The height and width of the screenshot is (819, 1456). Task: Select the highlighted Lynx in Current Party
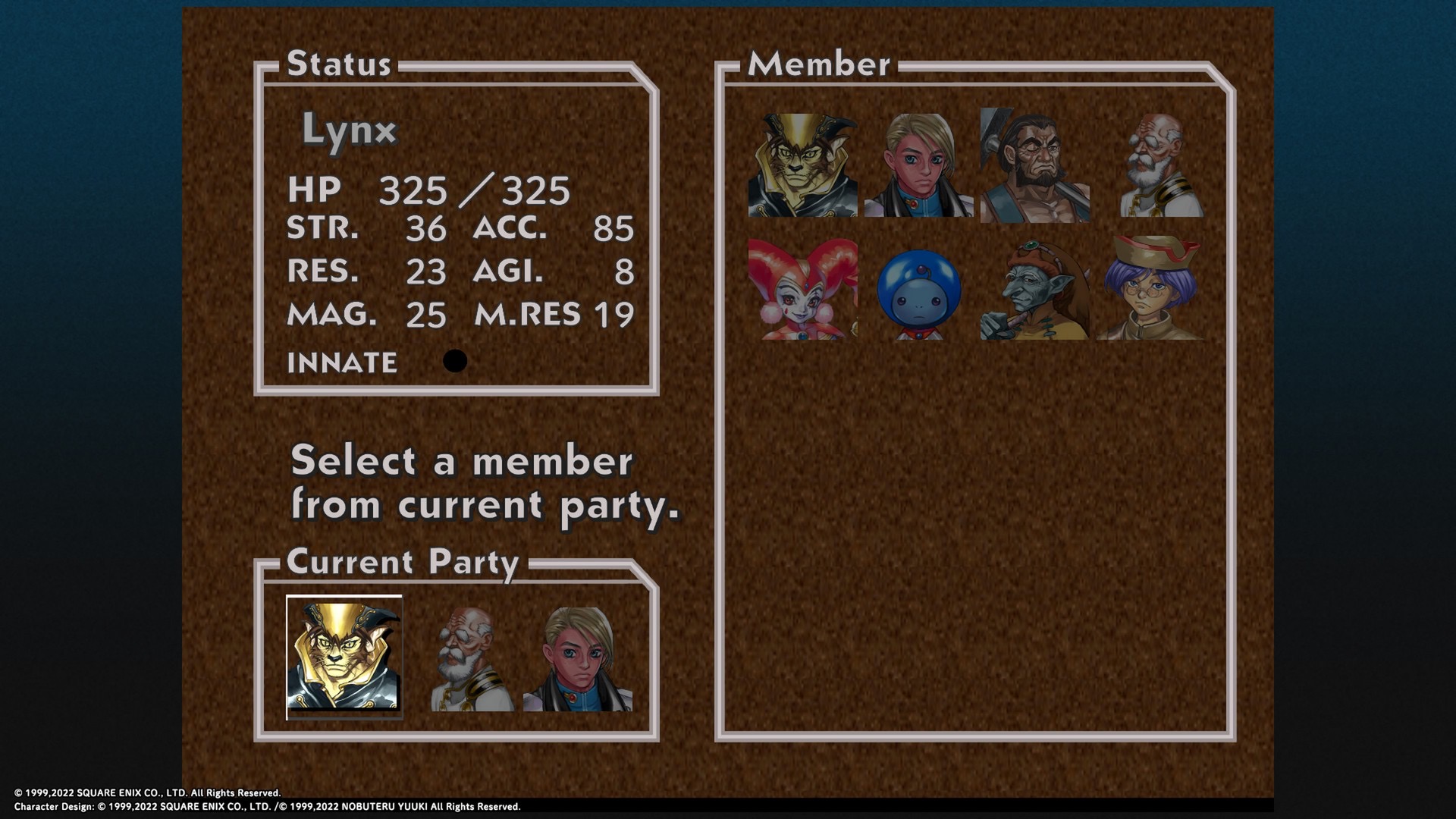coord(344,657)
